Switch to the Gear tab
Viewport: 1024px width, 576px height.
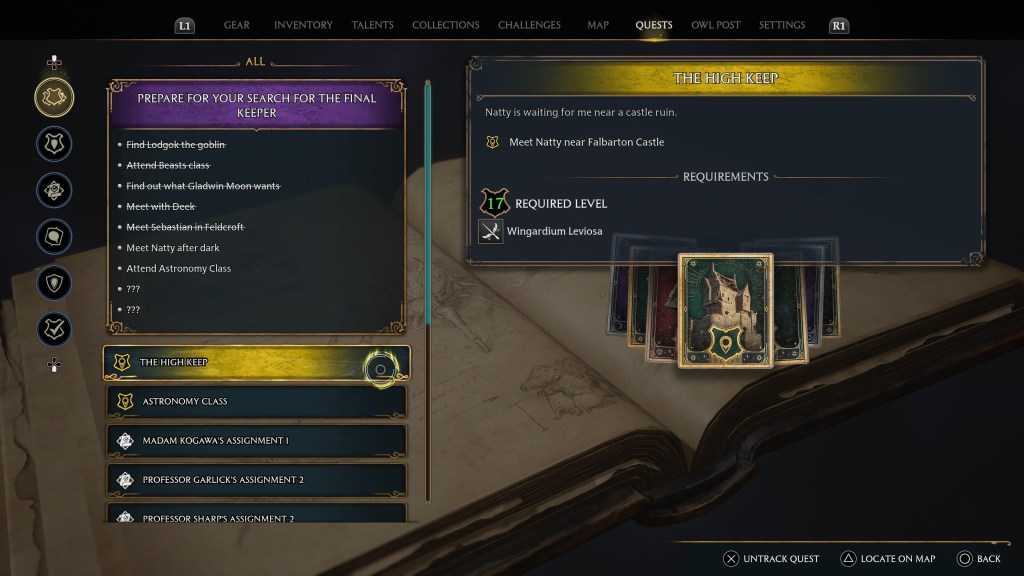click(237, 25)
